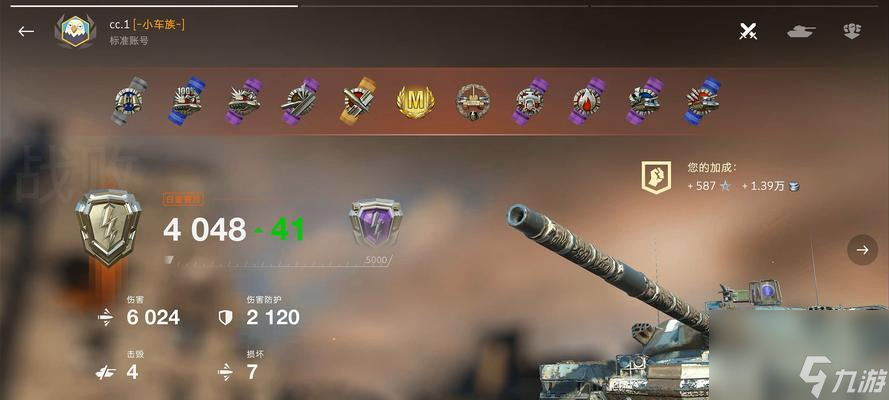889x400 pixels.
Task: Select the purple lightning league badge
Action: tap(375, 224)
